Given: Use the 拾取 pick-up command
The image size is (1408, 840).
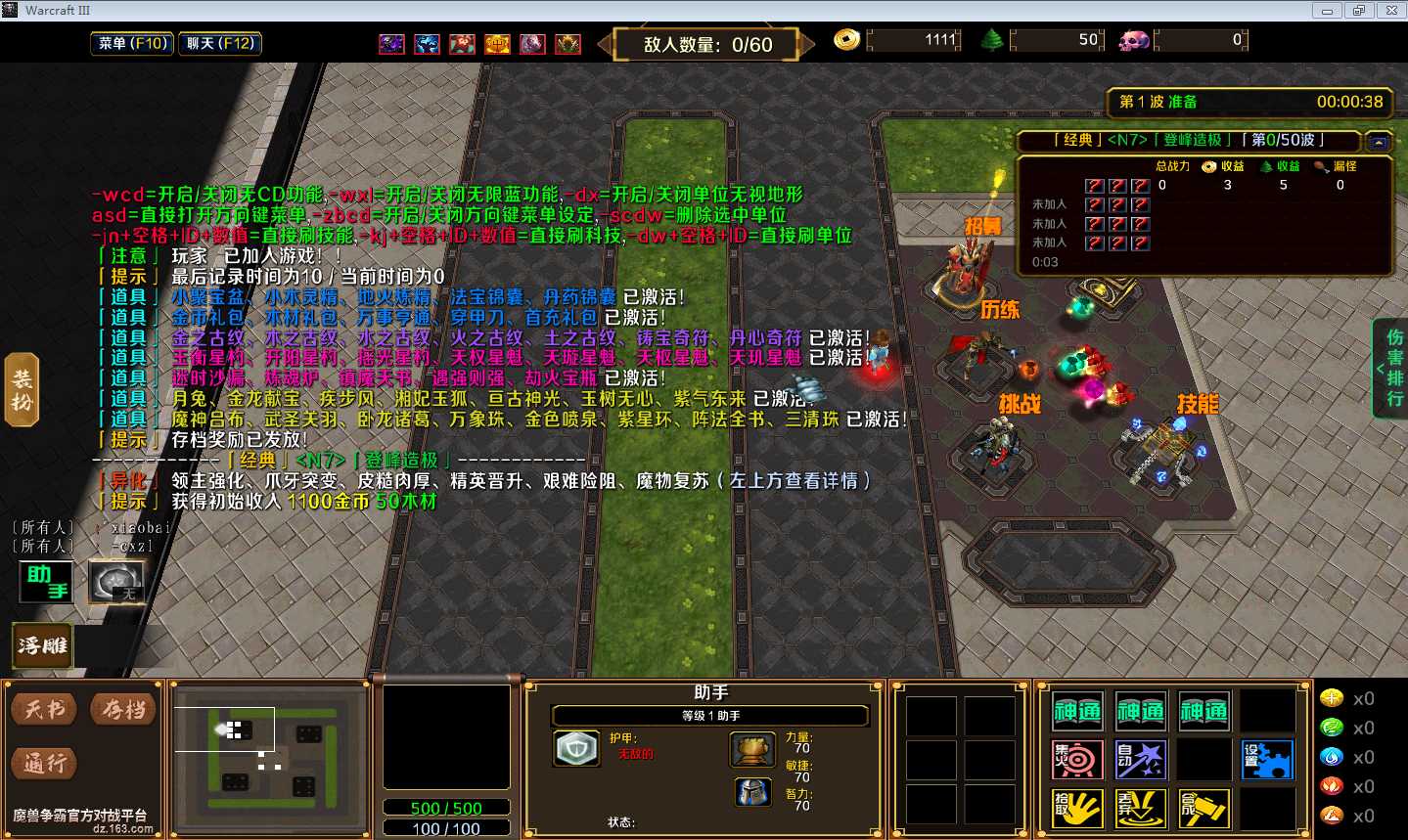Looking at the screenshot, I should coord(1077,809).
